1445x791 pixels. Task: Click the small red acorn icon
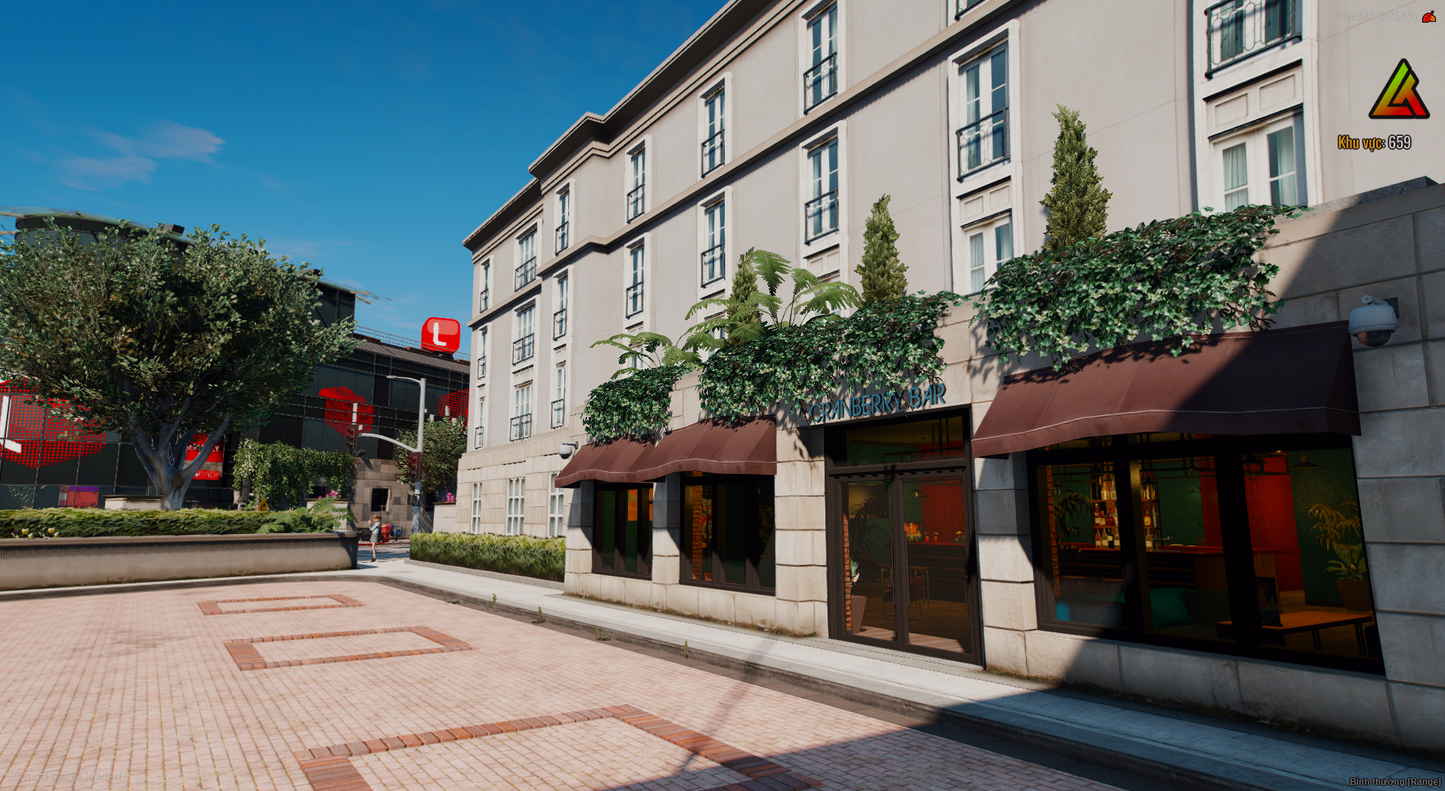(1428, 17)
